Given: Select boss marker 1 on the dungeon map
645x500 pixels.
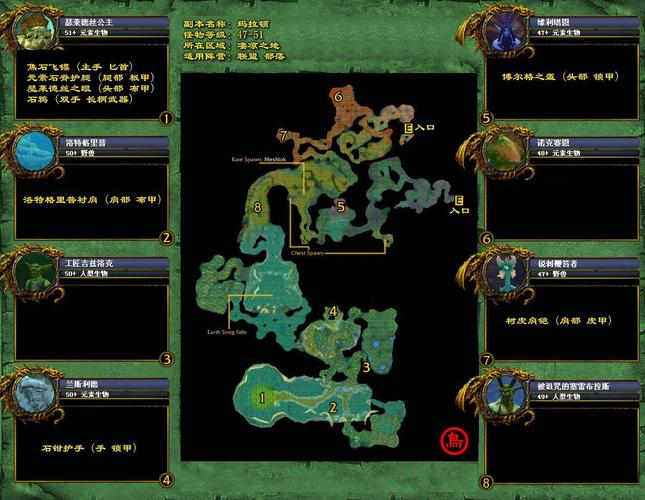Looking at the screenshot, I should coord(263,397).
